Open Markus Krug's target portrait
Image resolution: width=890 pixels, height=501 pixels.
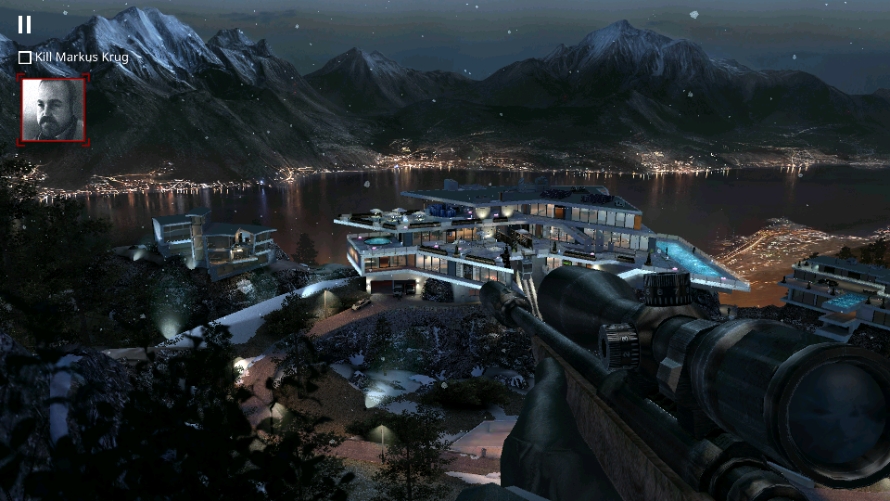coord(53,110)
